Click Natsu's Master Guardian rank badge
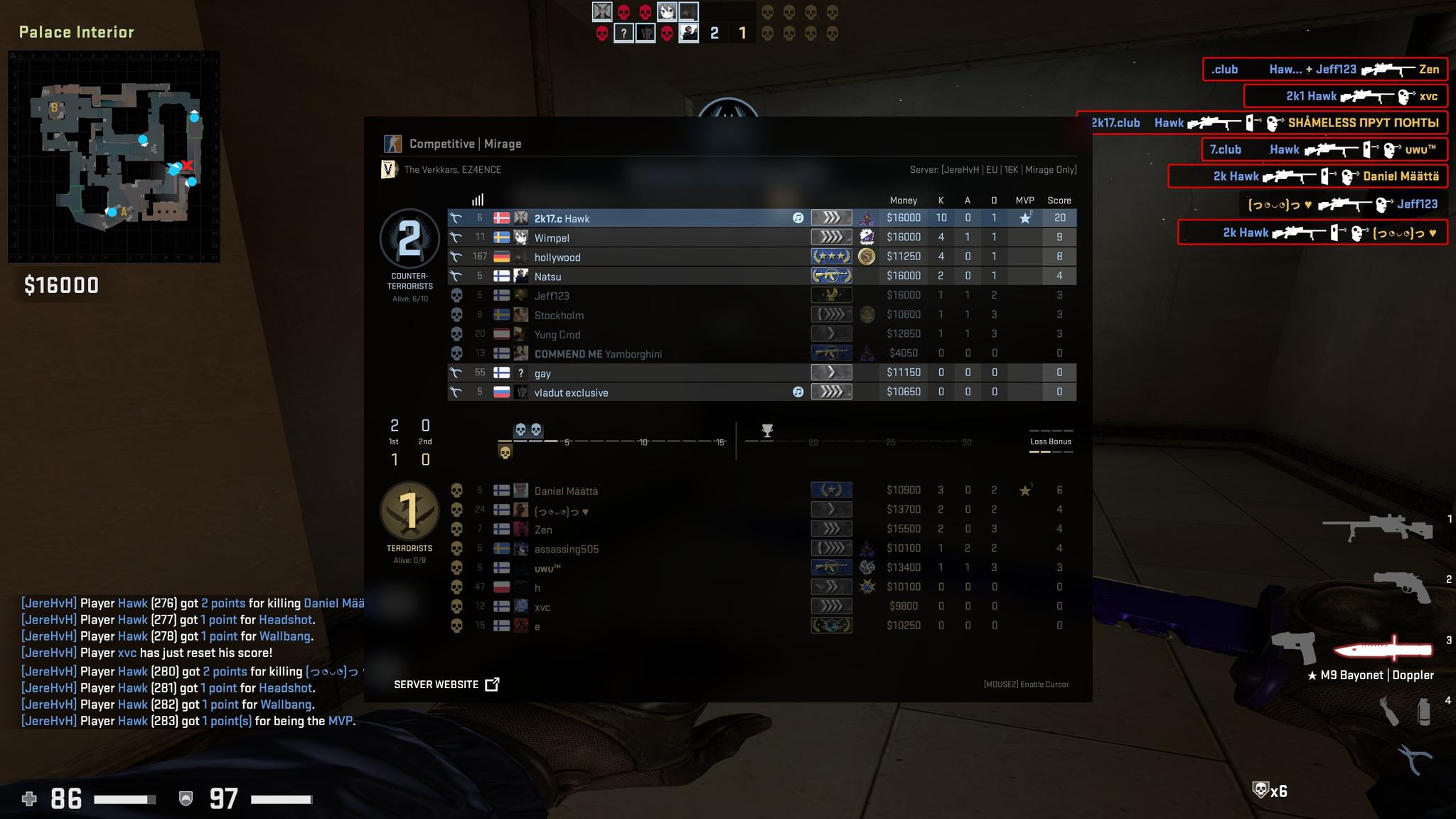Screen dimensions: 1456x819 click(x=830, y=275)
